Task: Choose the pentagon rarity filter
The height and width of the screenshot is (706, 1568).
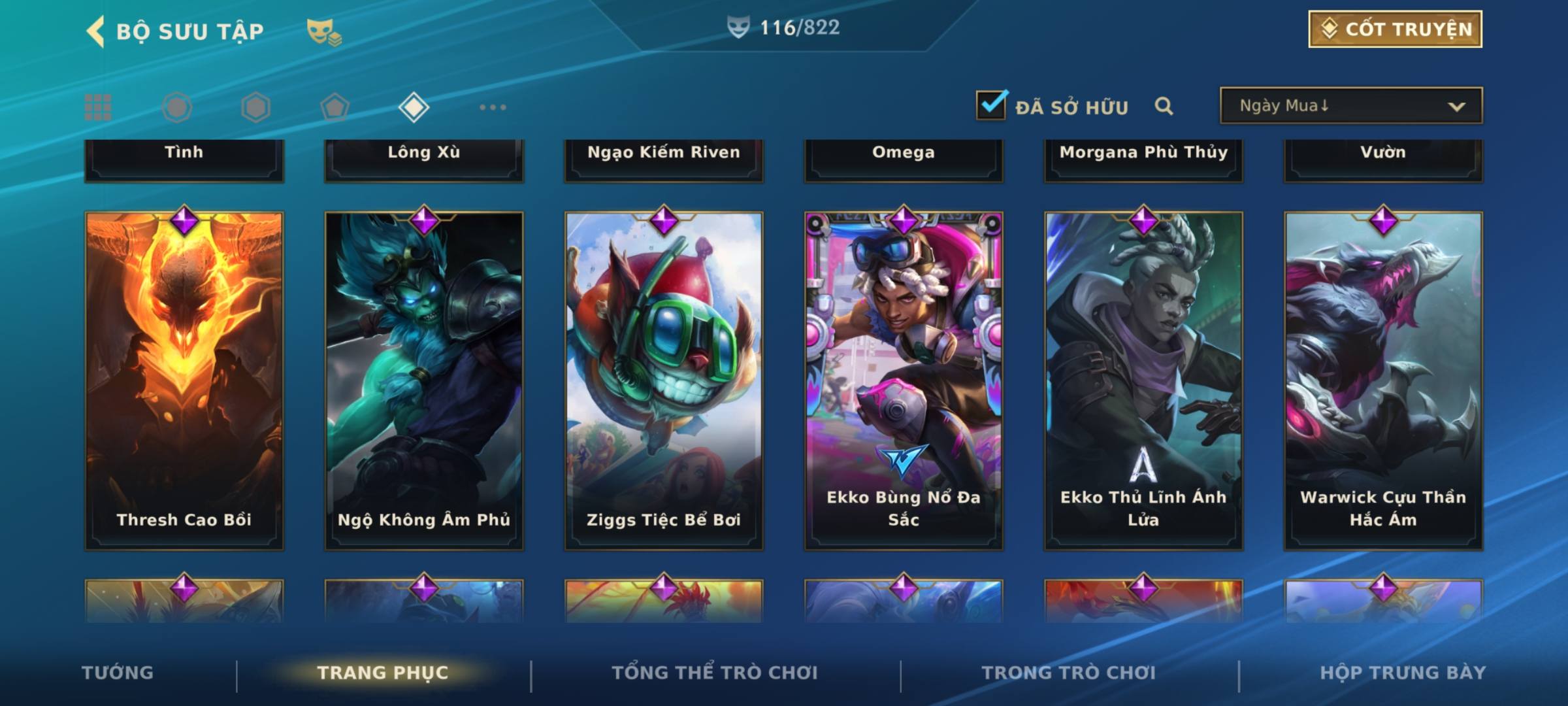Action: (x=335, y=107)
